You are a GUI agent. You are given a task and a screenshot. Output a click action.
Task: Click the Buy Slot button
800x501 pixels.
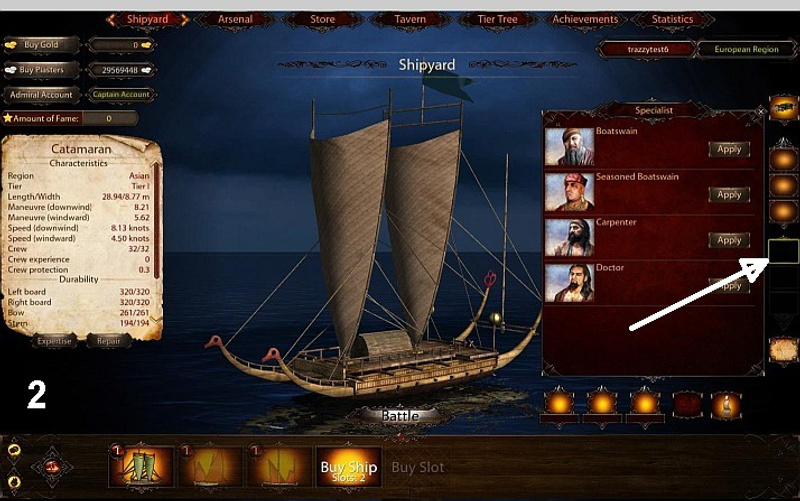click(x=417, y=467)
